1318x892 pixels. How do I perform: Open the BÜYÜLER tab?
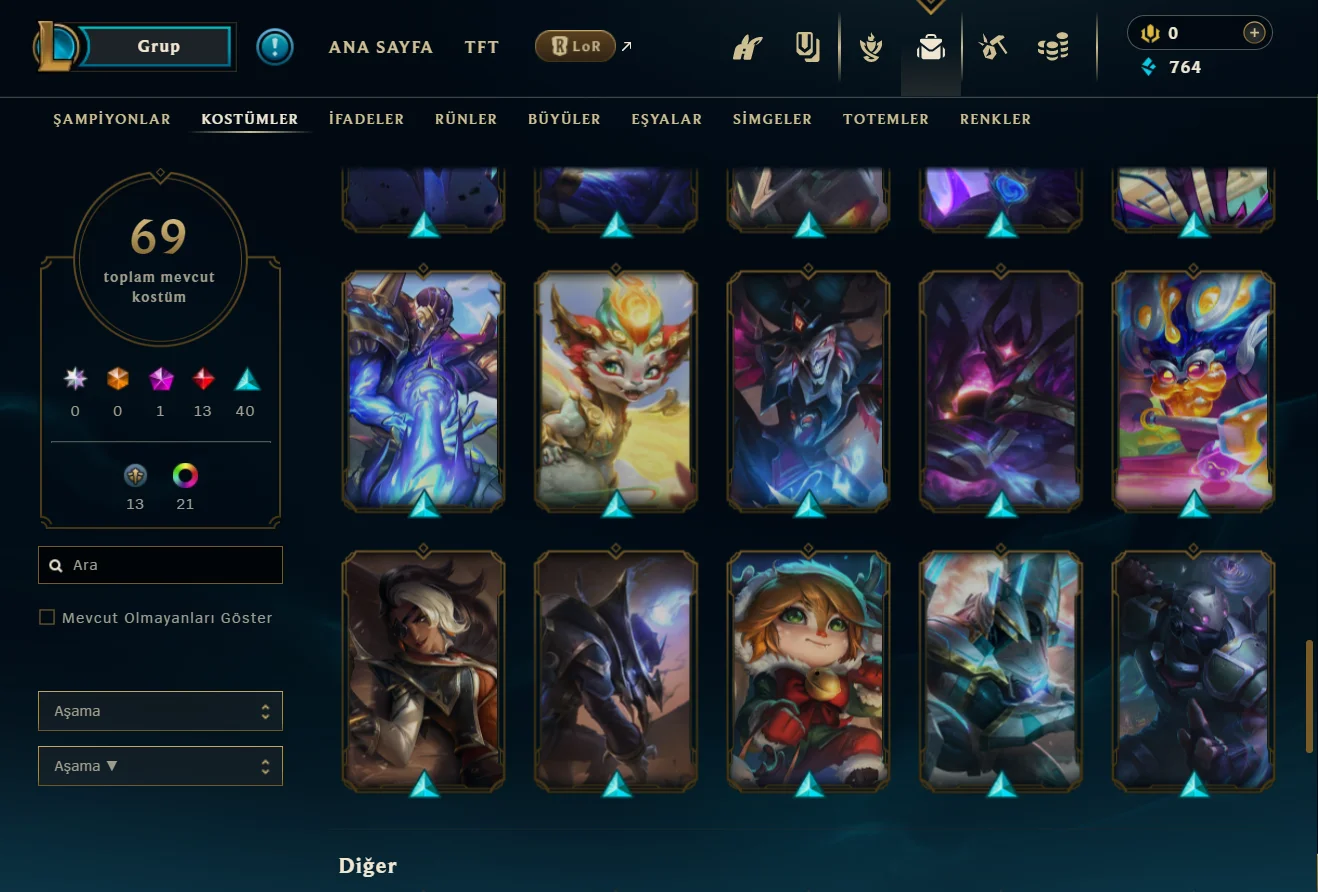pos(564,119)
